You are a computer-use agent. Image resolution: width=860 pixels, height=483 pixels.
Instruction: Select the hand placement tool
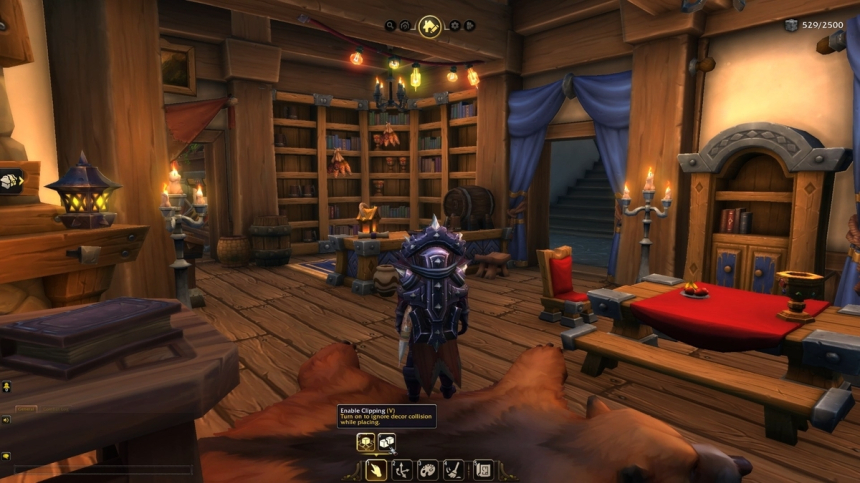(x=376, y=468)
